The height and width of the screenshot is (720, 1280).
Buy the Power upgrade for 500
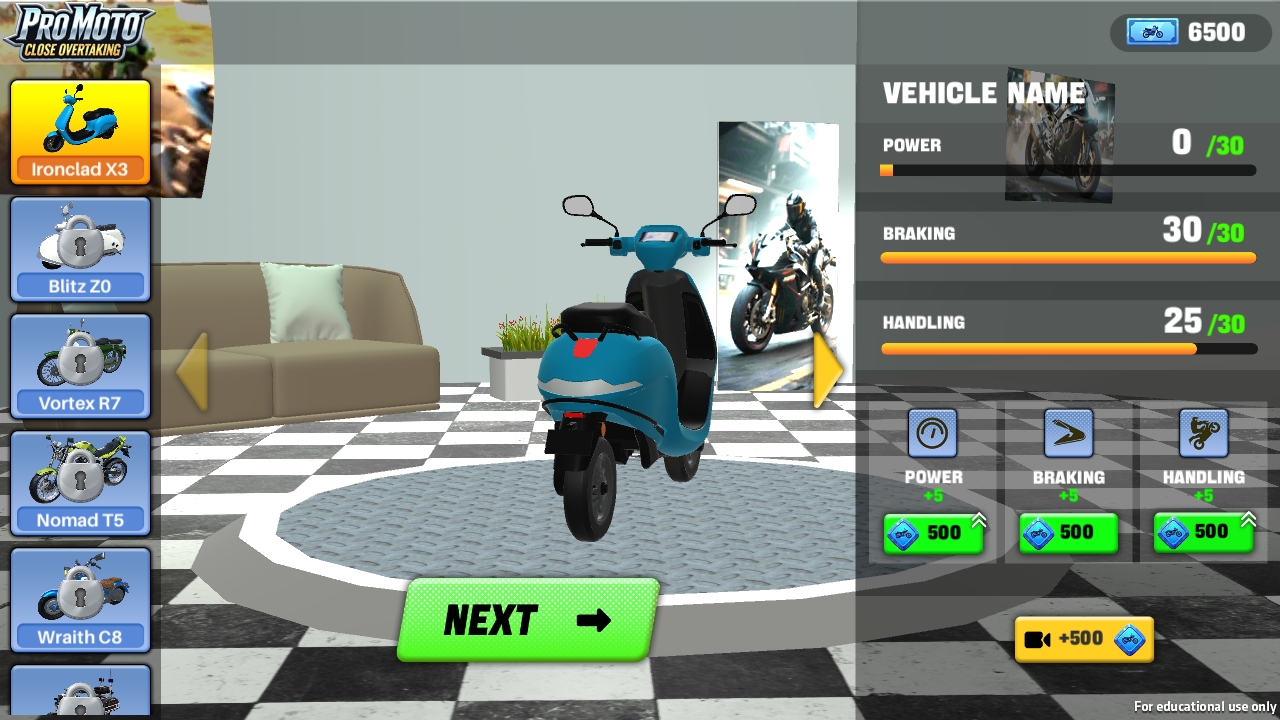pos(933,533)
